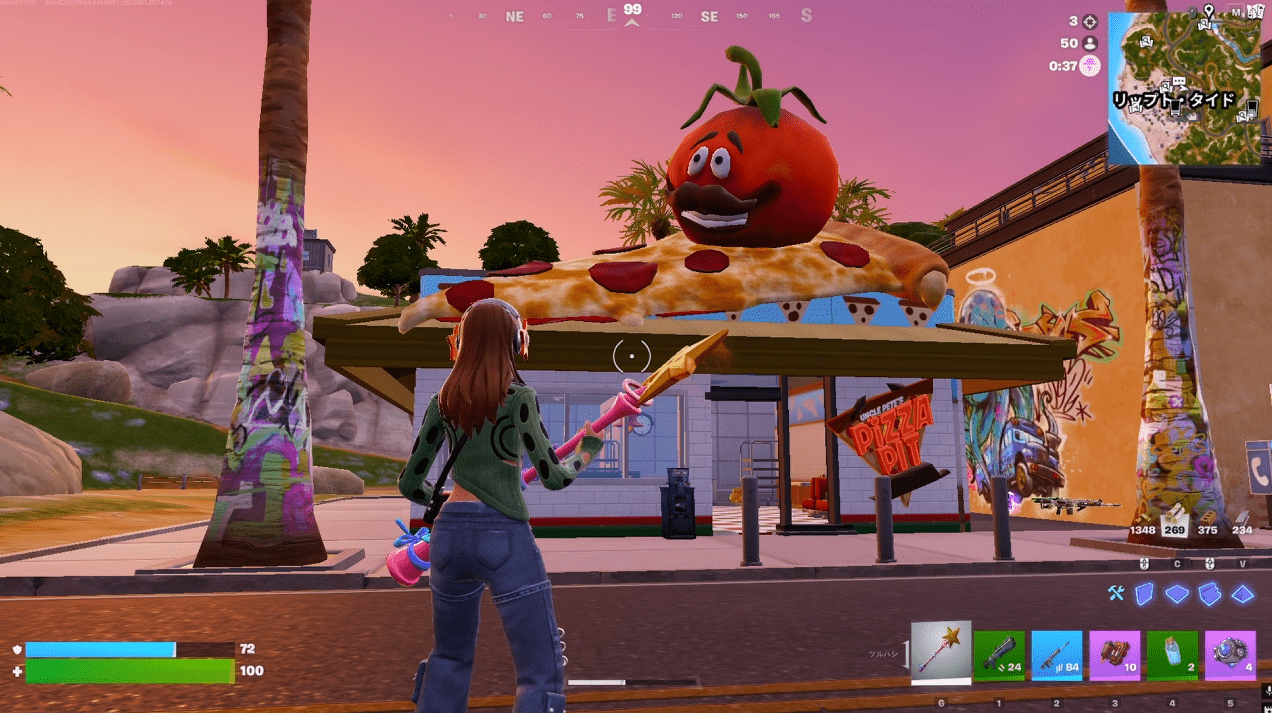Toggle build mode with crossed tools icon
1272x713 pixels.
coord(1117,594)
